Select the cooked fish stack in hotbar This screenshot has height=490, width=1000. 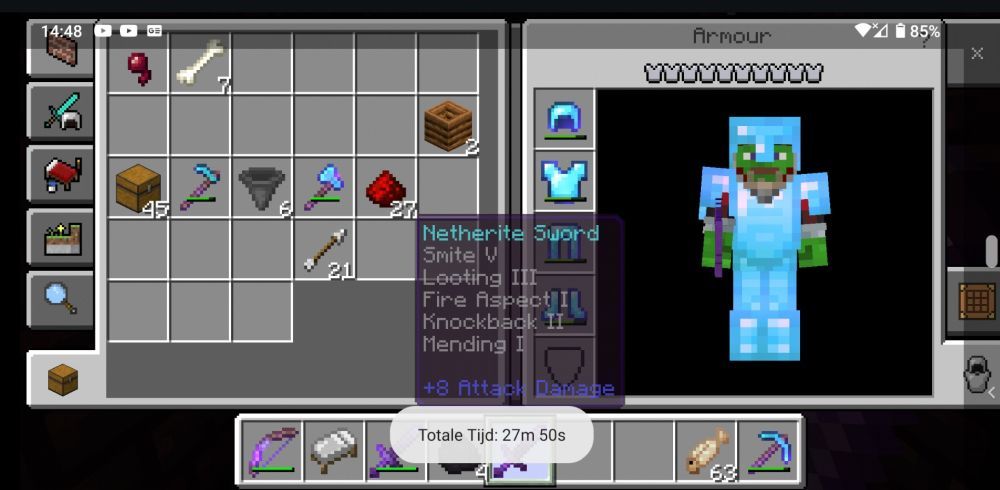click(x=707, y=450)
